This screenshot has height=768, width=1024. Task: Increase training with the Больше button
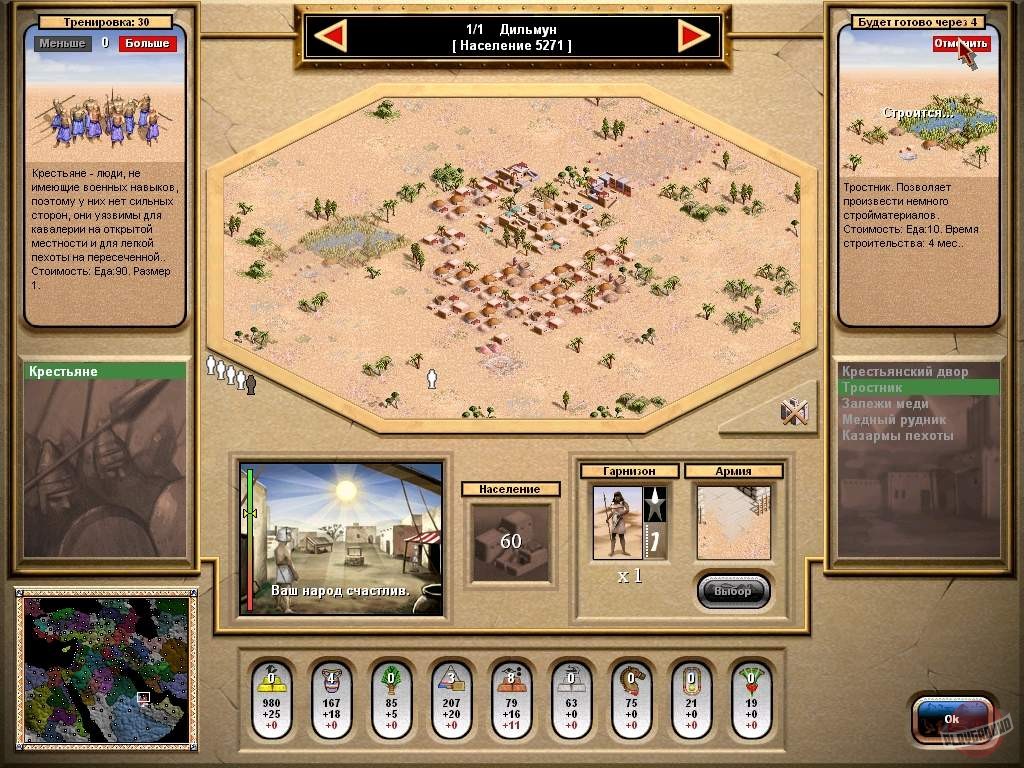click(147, 44)
